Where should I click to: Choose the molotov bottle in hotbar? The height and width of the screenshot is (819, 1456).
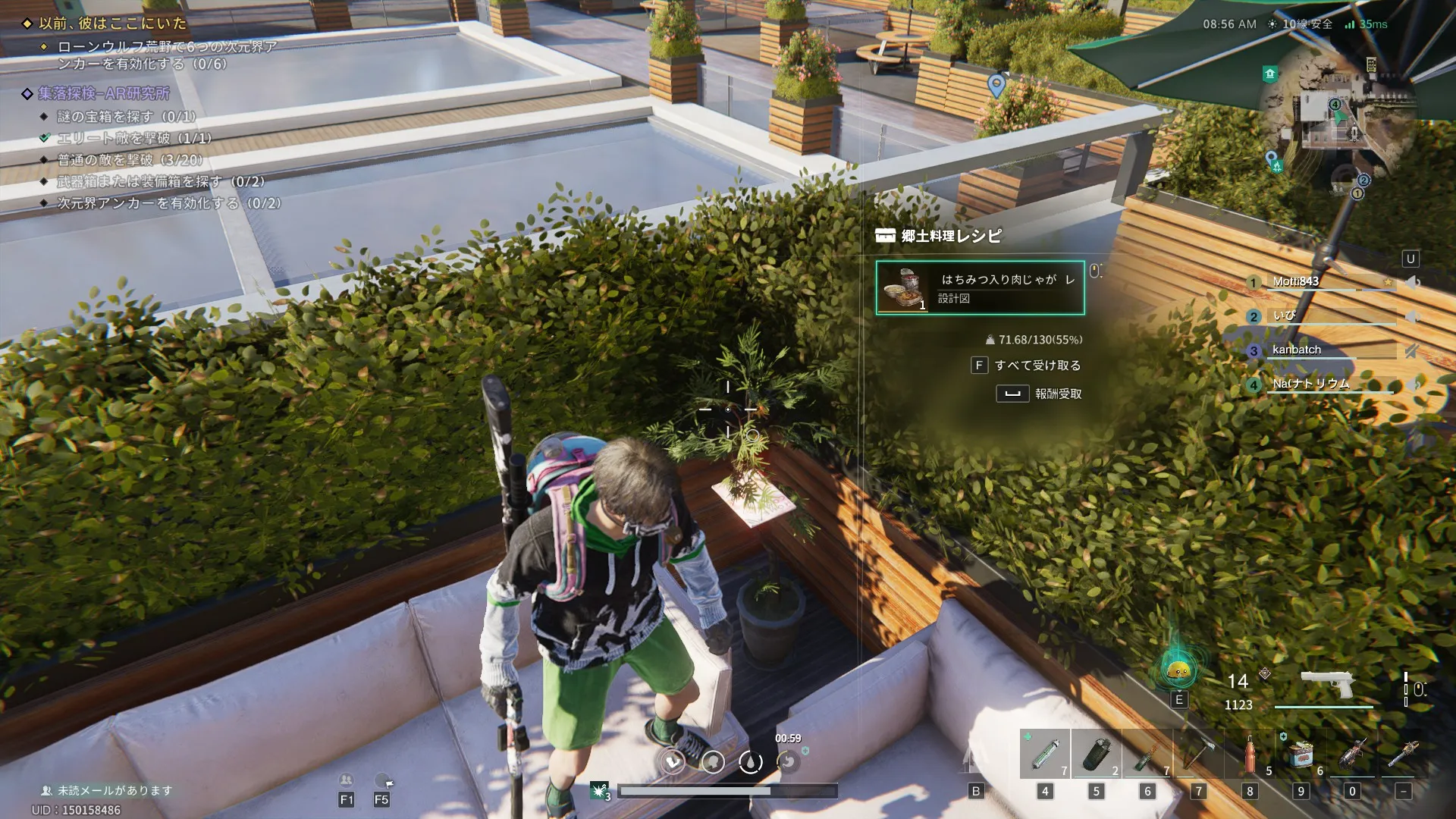(x=1147, y=754)
